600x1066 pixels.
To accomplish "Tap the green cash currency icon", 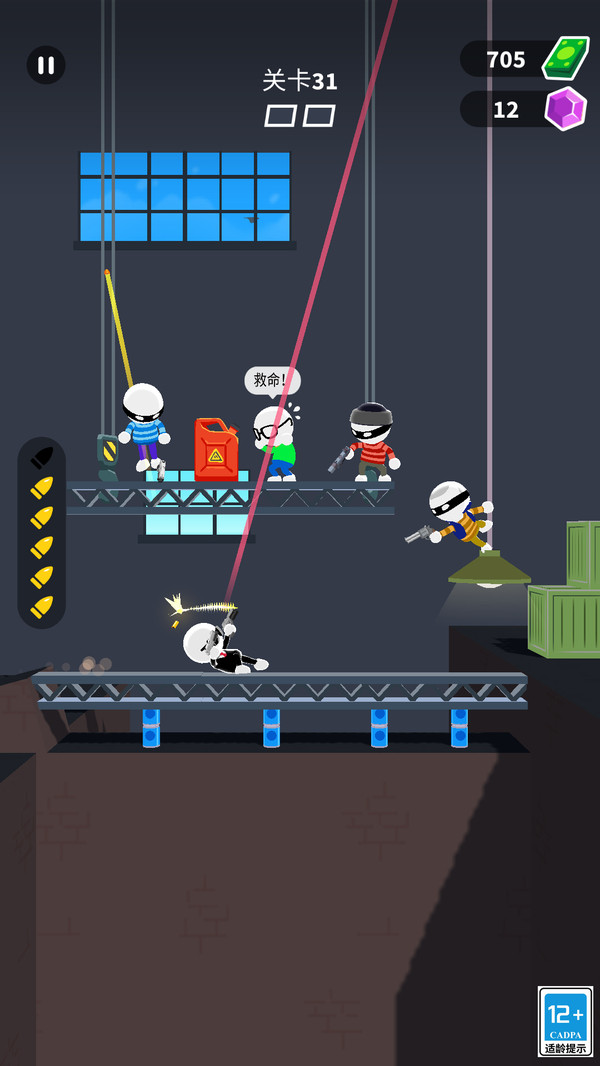I will pyautogui.click(x=565, y=58).
